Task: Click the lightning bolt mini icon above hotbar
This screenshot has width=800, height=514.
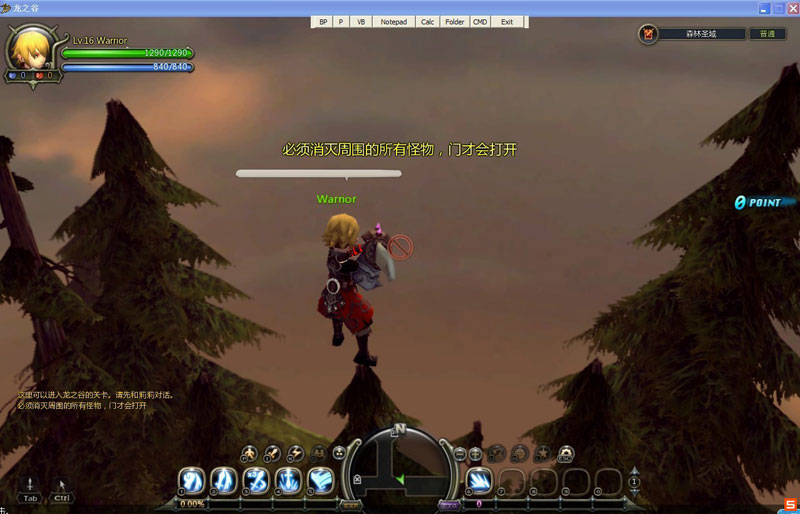Action: click(295, 453)
